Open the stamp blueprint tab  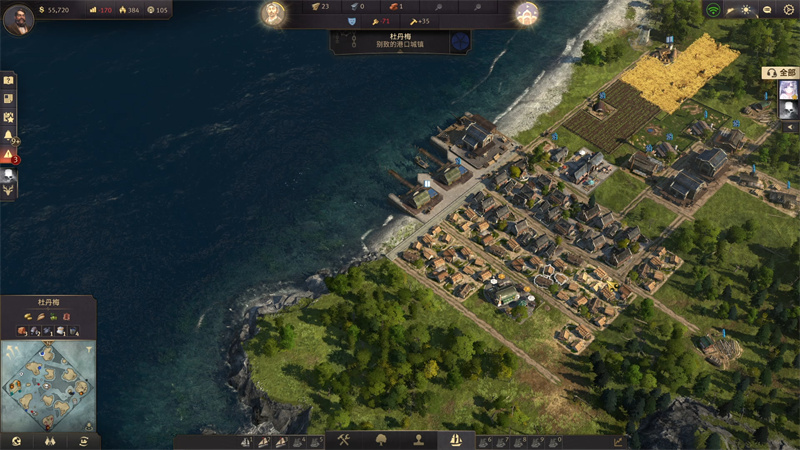(x=418, y=440)
